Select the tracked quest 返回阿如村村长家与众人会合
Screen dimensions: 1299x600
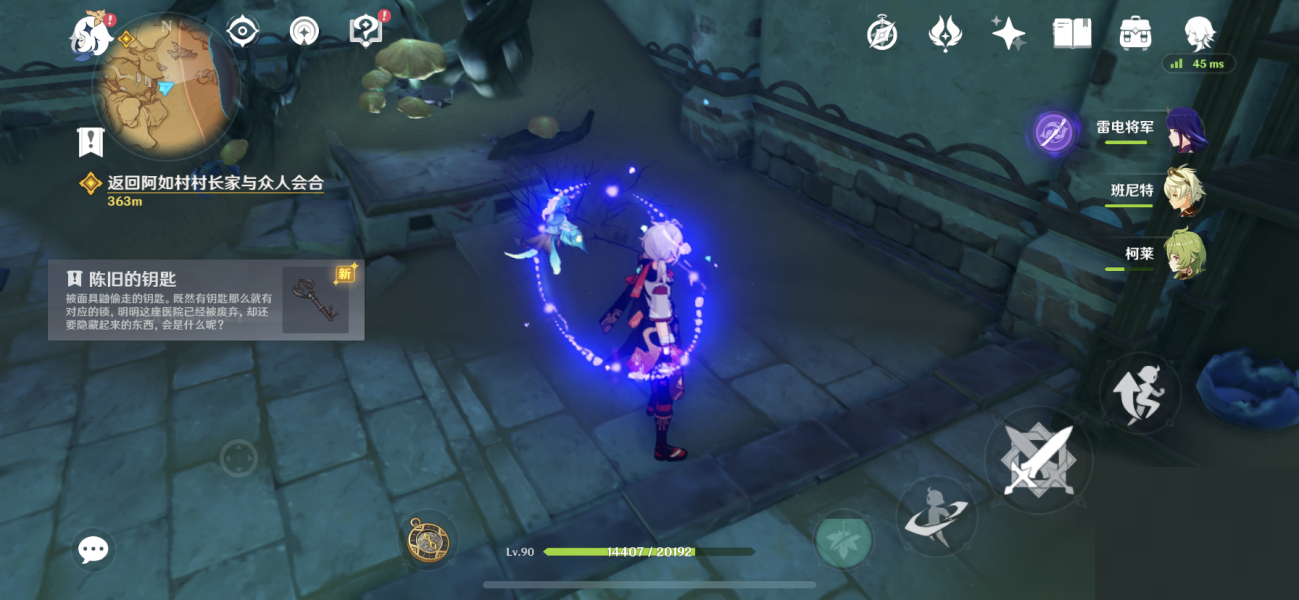click(215, 183)
